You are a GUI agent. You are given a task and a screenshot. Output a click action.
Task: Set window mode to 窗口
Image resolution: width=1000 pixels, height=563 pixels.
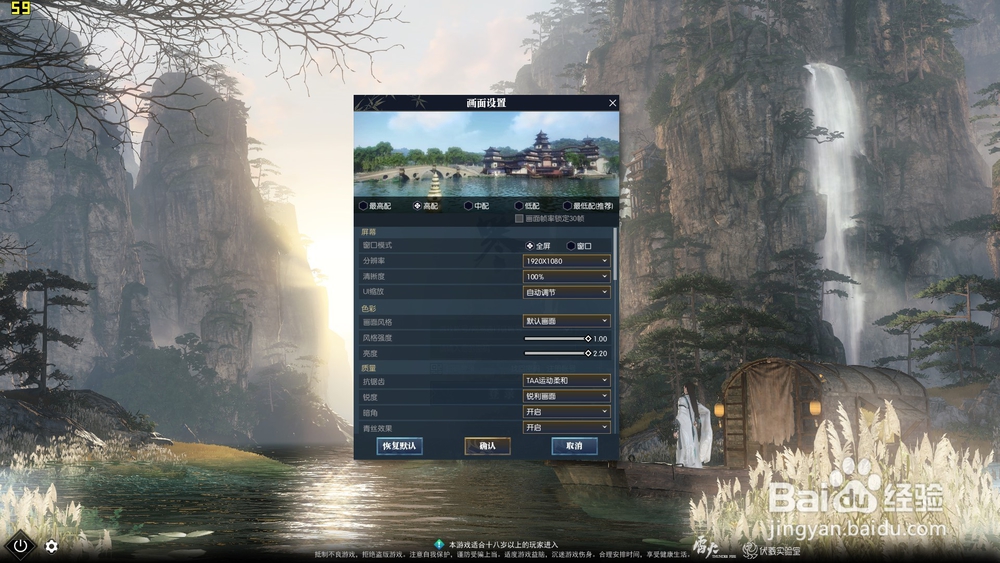click(x=571, y=246)
